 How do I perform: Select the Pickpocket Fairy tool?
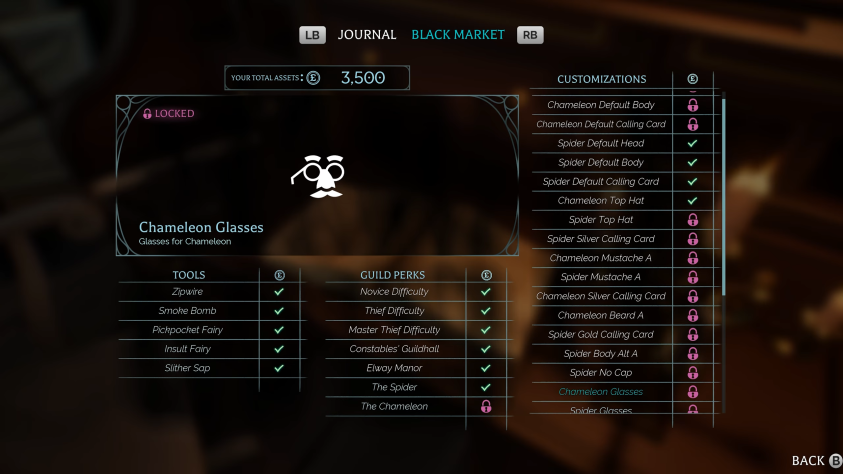point(188,330)
